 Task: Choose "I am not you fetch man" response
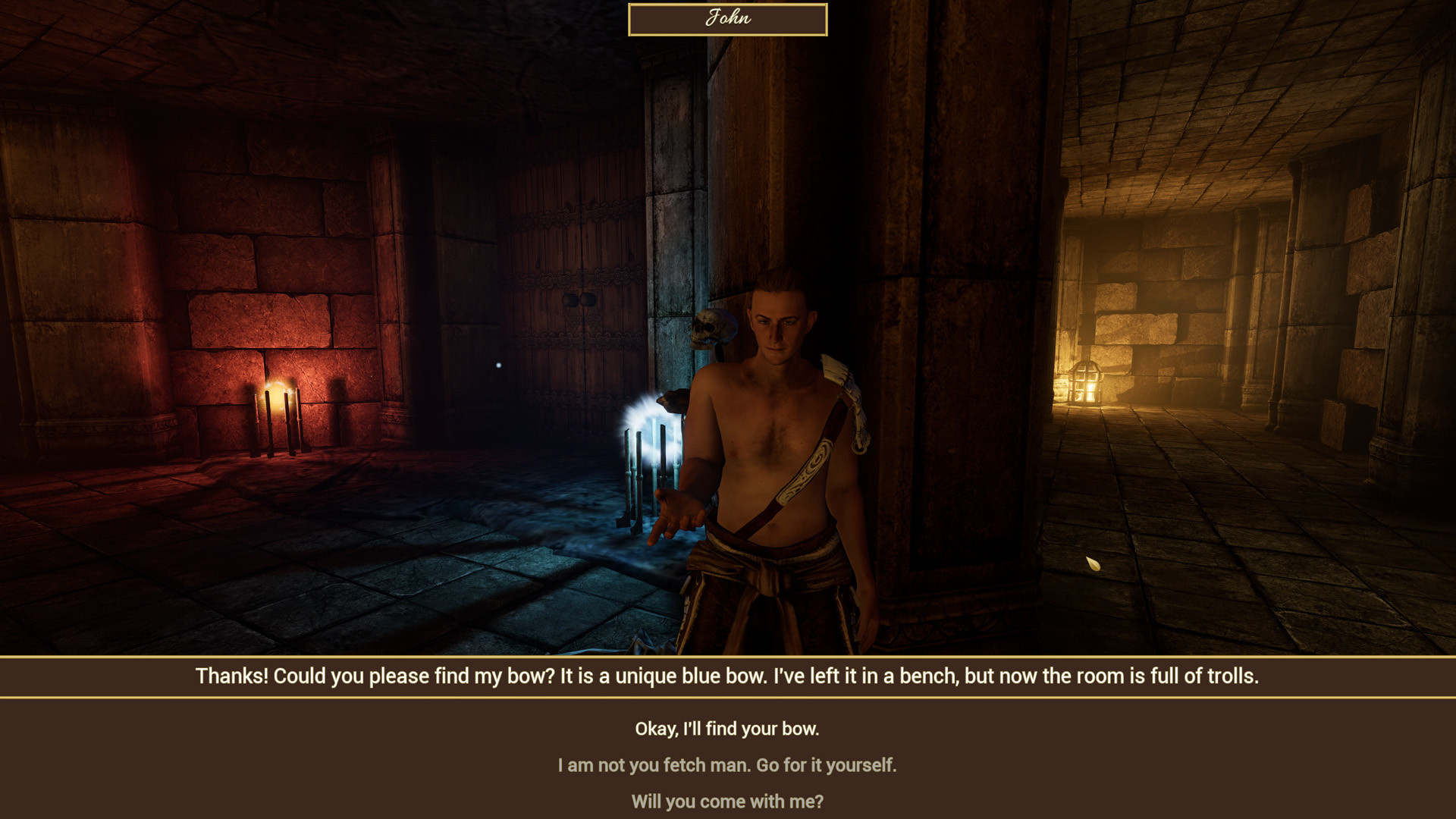(x=727, y=765)
